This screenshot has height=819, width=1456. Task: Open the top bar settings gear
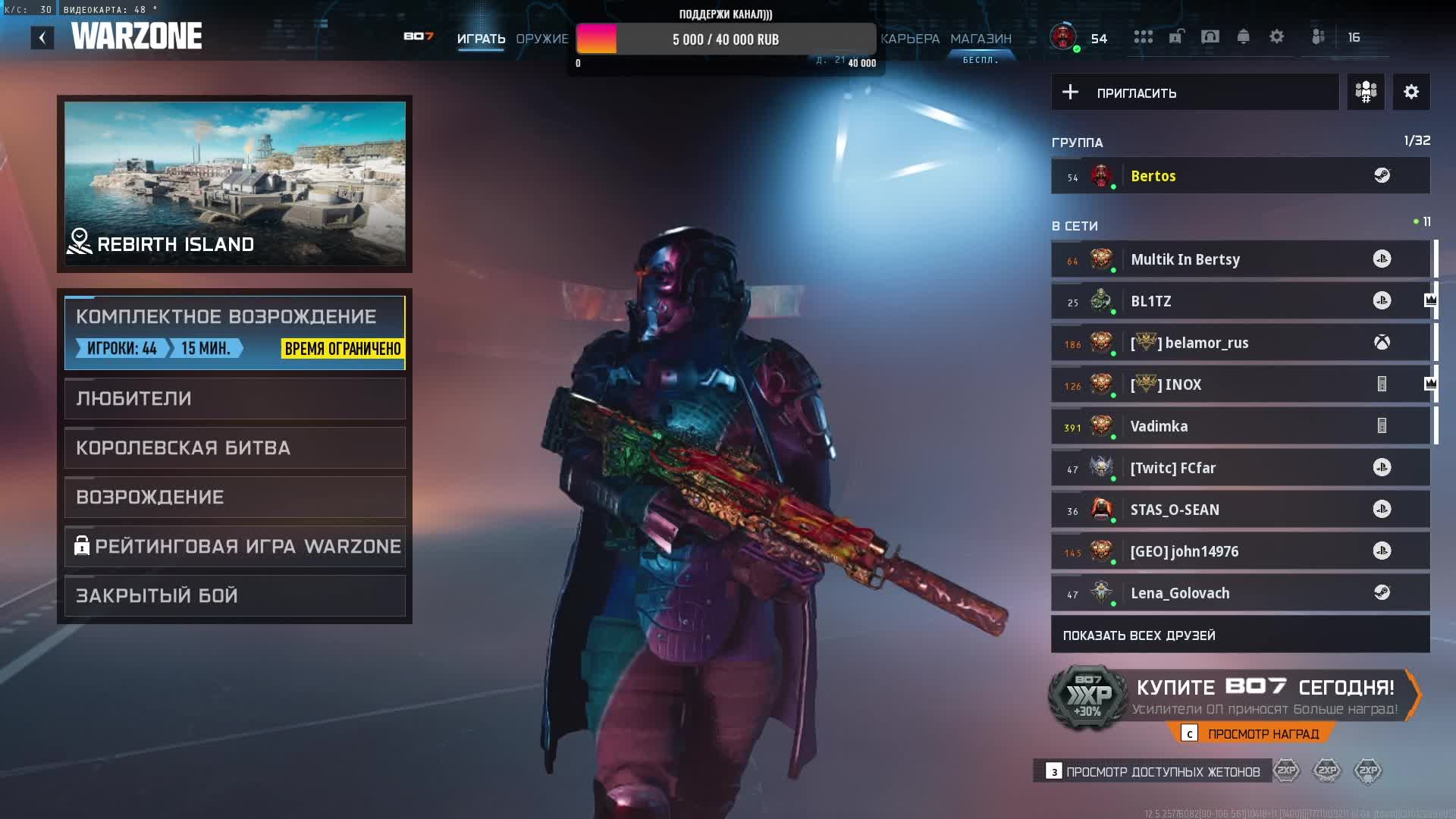click(1276, 37)
